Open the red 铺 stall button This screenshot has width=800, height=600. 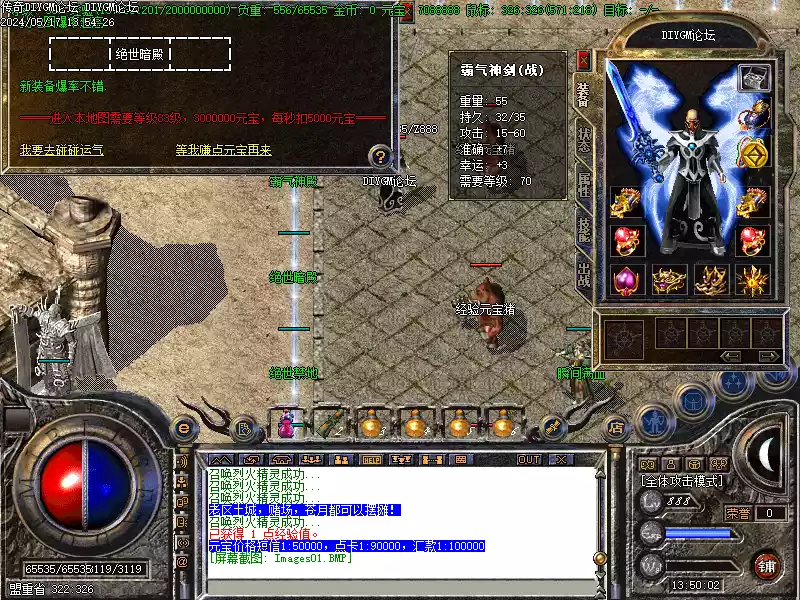767,565
